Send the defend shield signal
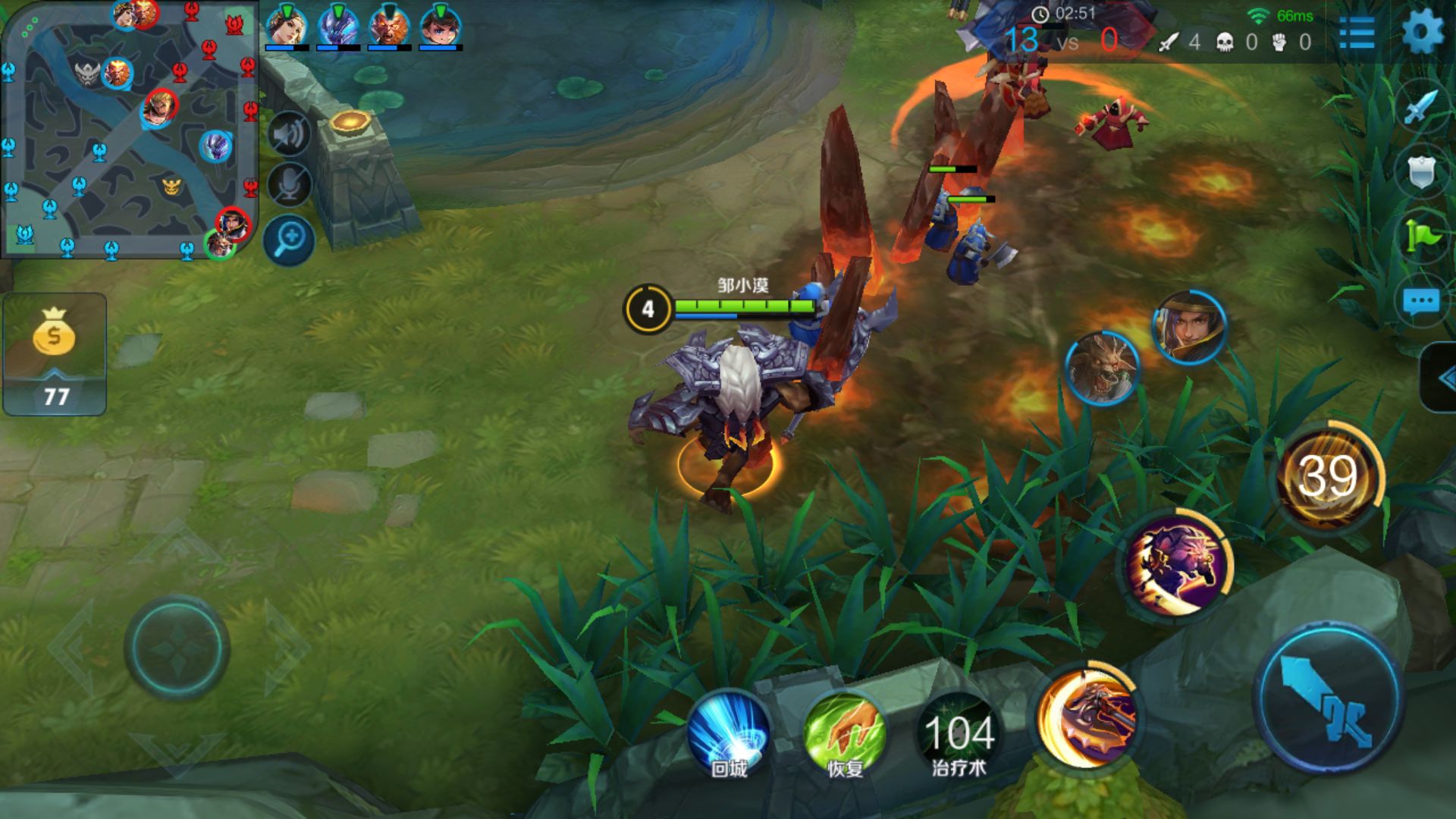This screenshot has height=819, width=1456. 1420,172
